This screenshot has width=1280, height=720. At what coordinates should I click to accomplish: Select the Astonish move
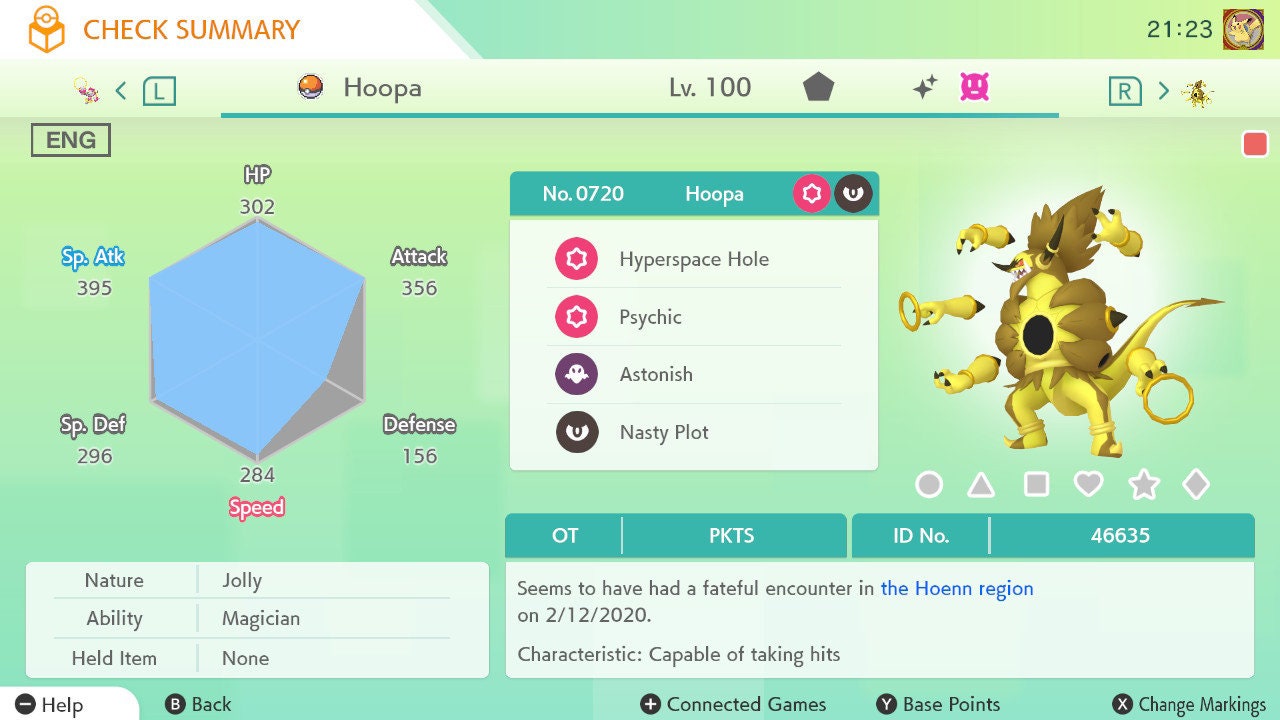(x=693, y=374)
